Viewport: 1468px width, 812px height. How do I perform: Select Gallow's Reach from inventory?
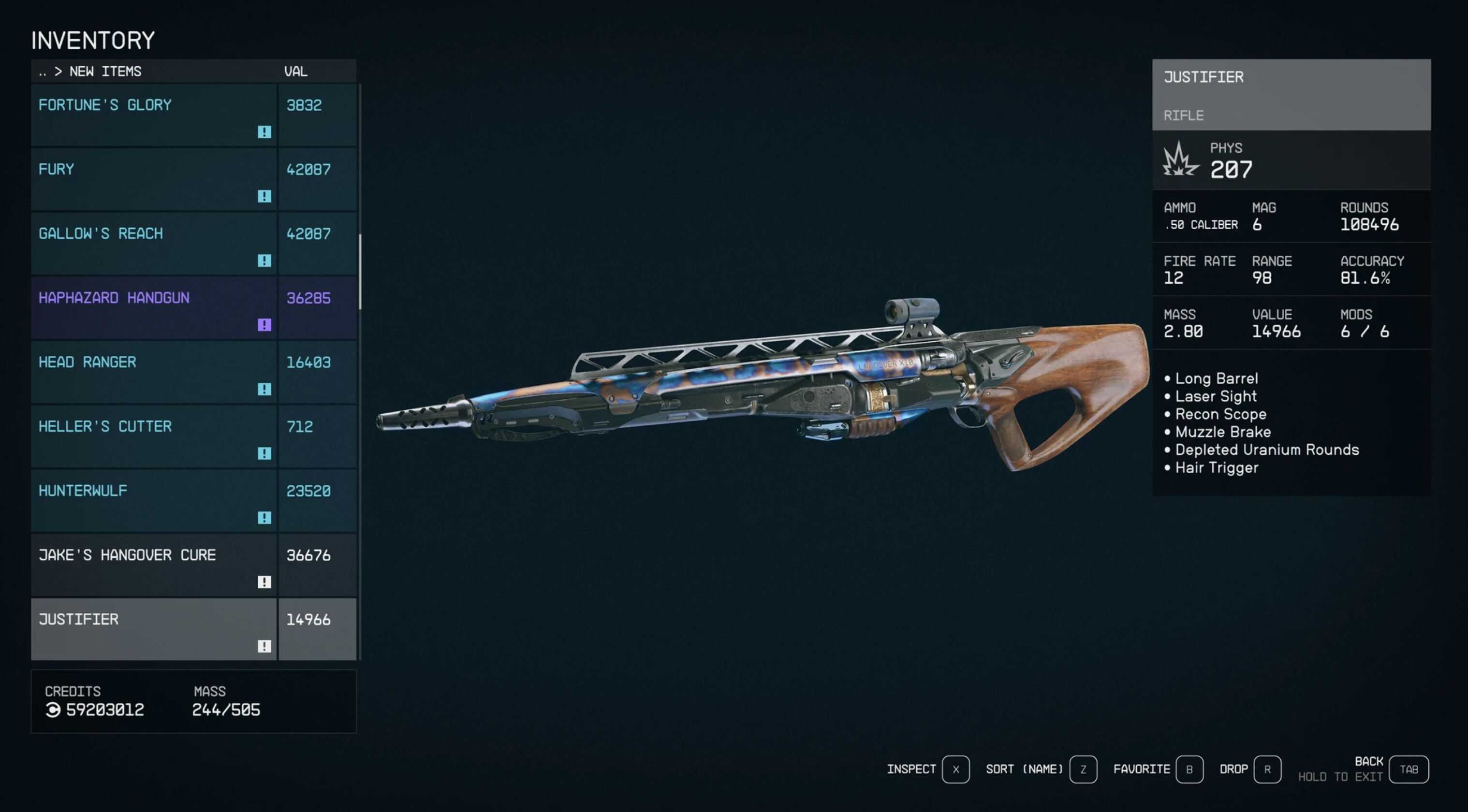154,243
